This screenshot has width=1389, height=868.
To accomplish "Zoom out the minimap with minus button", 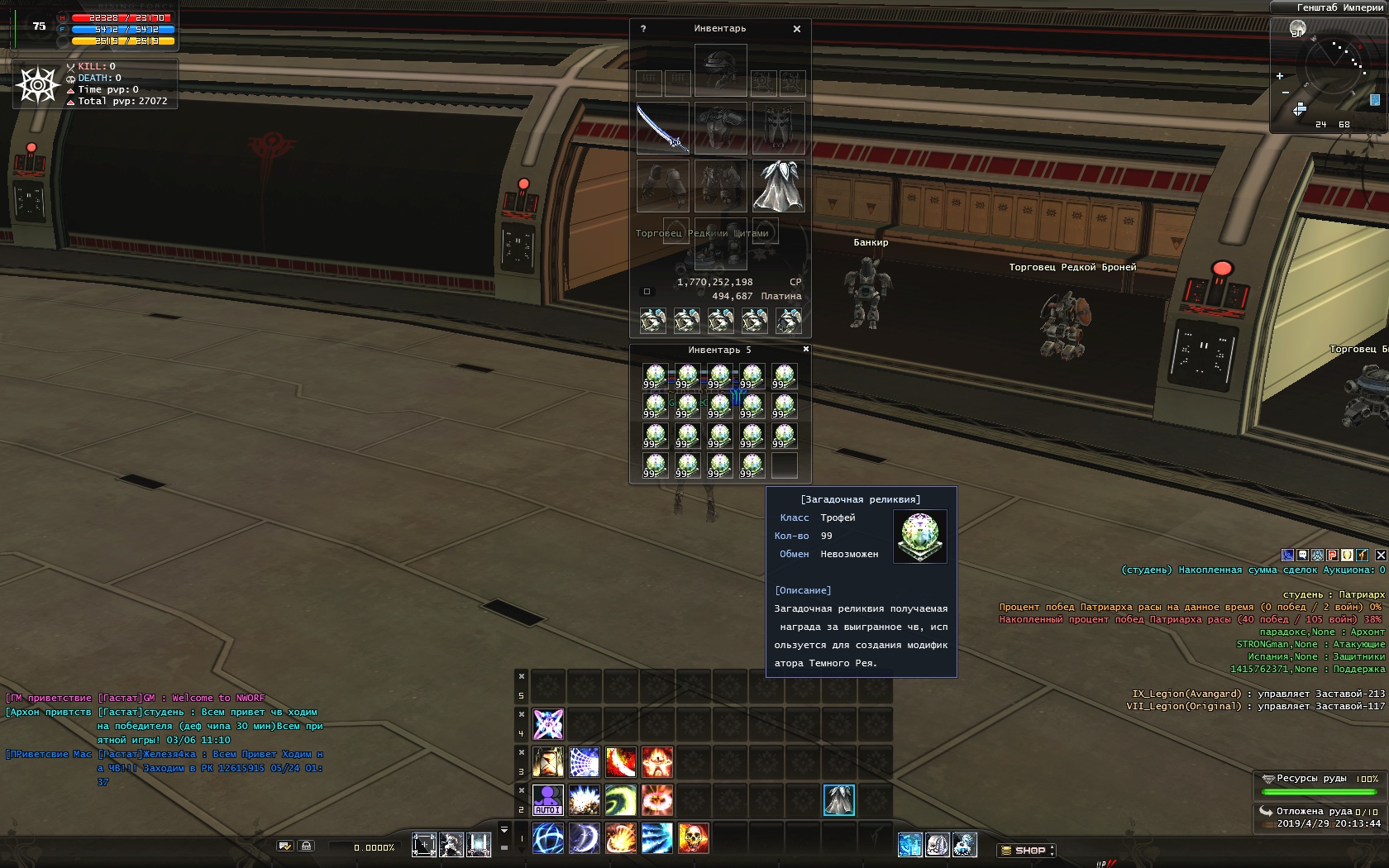I will [x=1285, y=93].
